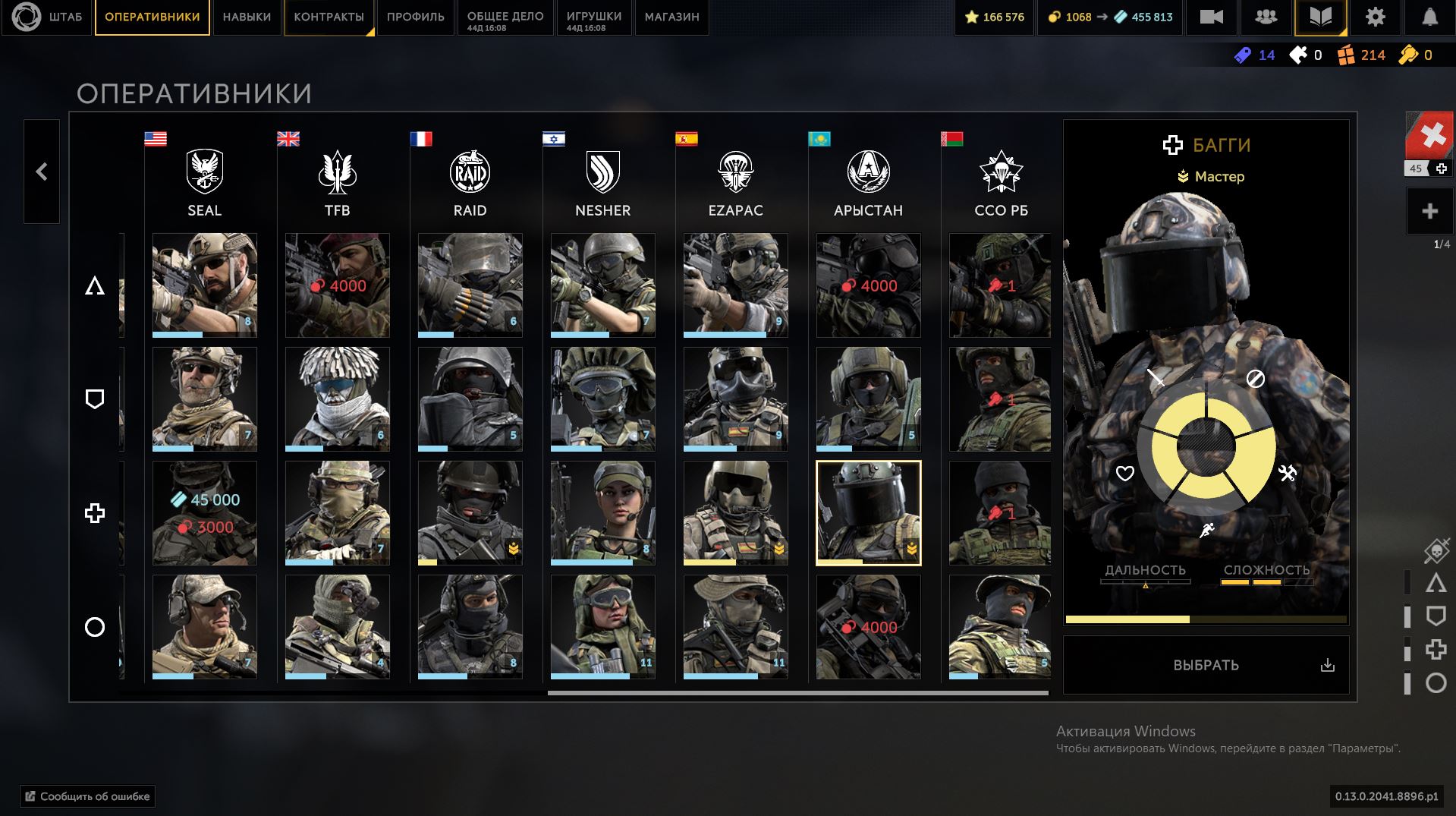Viewport: 1456px width, 816px height.
Task: Select the RAID faction emblem
Action: (x=470, y=172)
